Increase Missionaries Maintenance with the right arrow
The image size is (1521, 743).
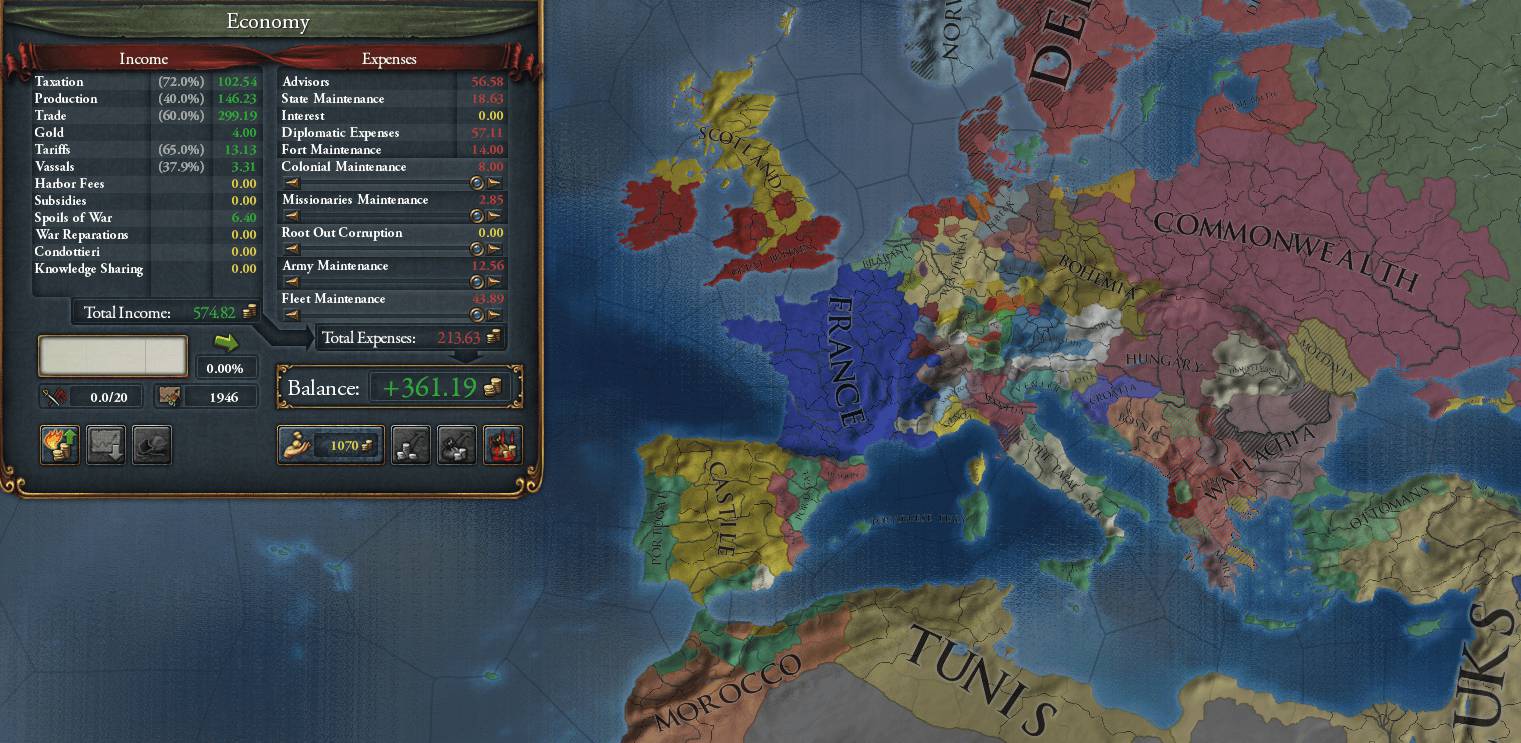494,216
